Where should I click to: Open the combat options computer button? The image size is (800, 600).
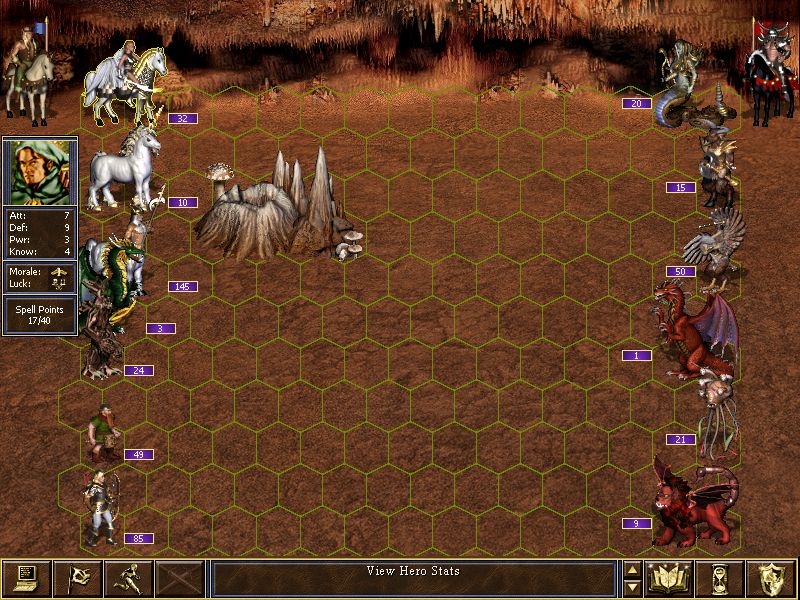(x=26, y=579)
